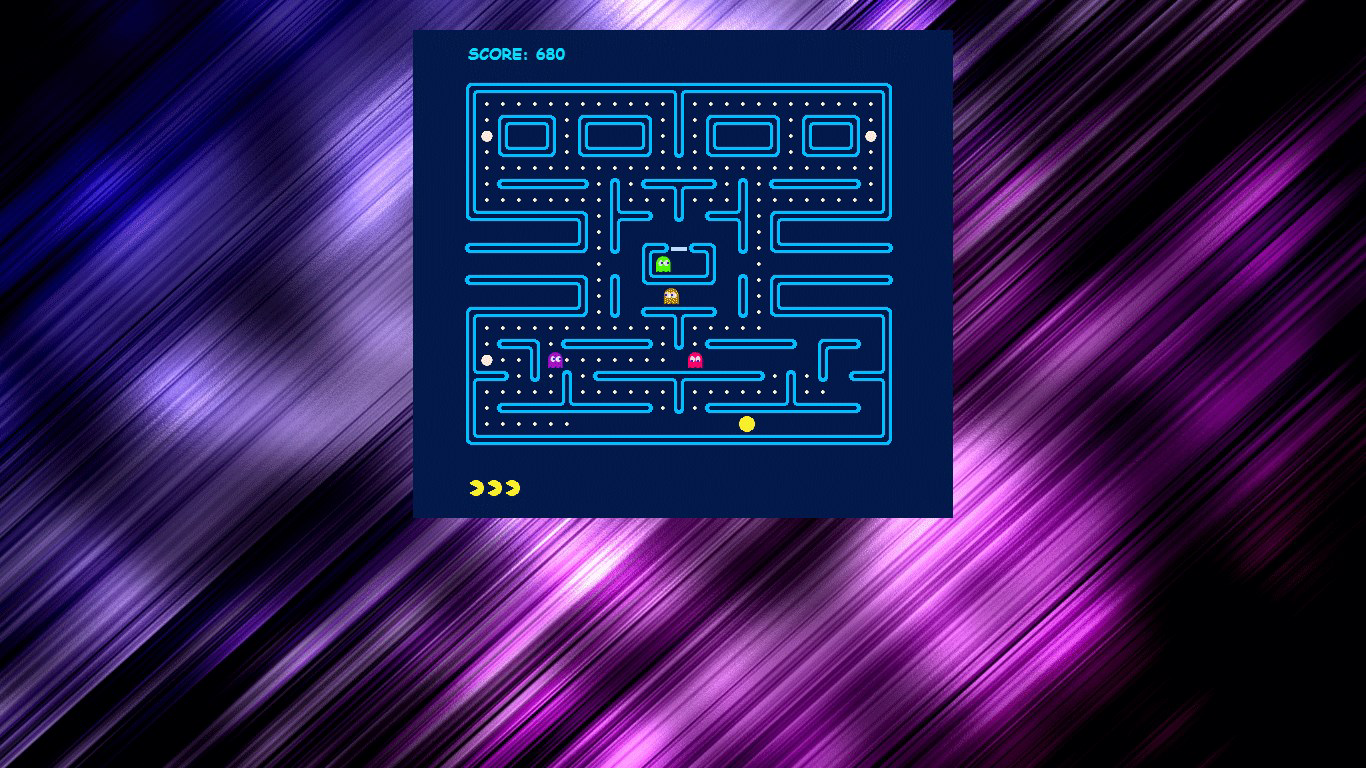1366x768 pixels.
Task: Click the SCORE: 680 text label
Action: click(x=515, y=55)
